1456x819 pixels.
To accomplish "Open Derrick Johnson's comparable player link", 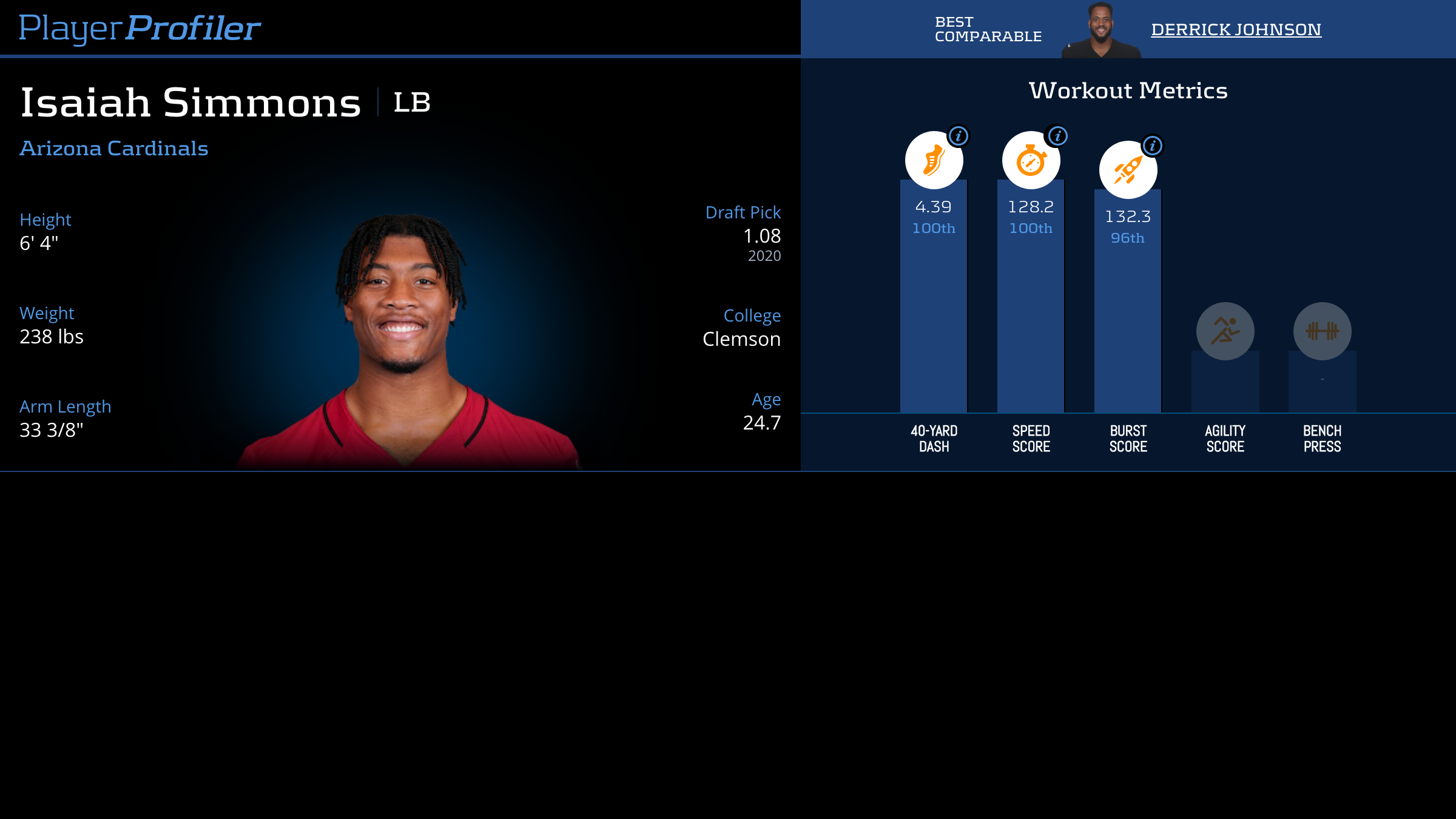I will pos(1236,29).
